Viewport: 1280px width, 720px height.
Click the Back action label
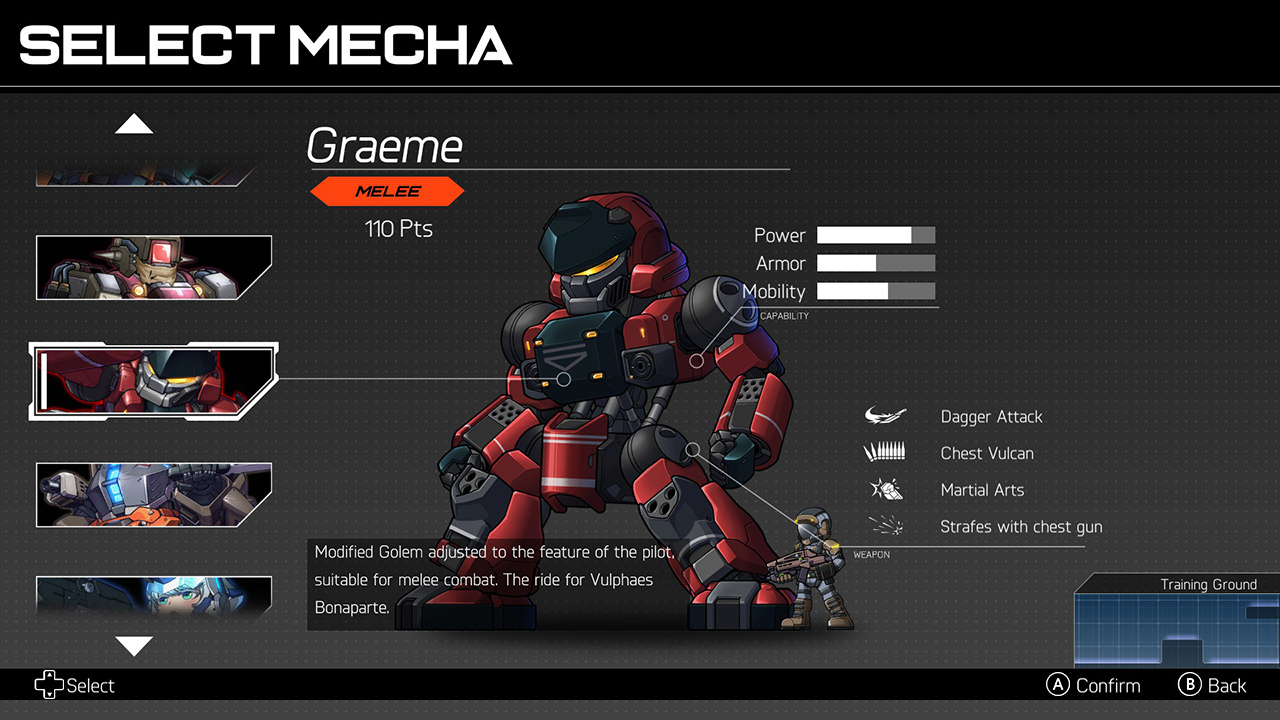tap(1226, 685)
